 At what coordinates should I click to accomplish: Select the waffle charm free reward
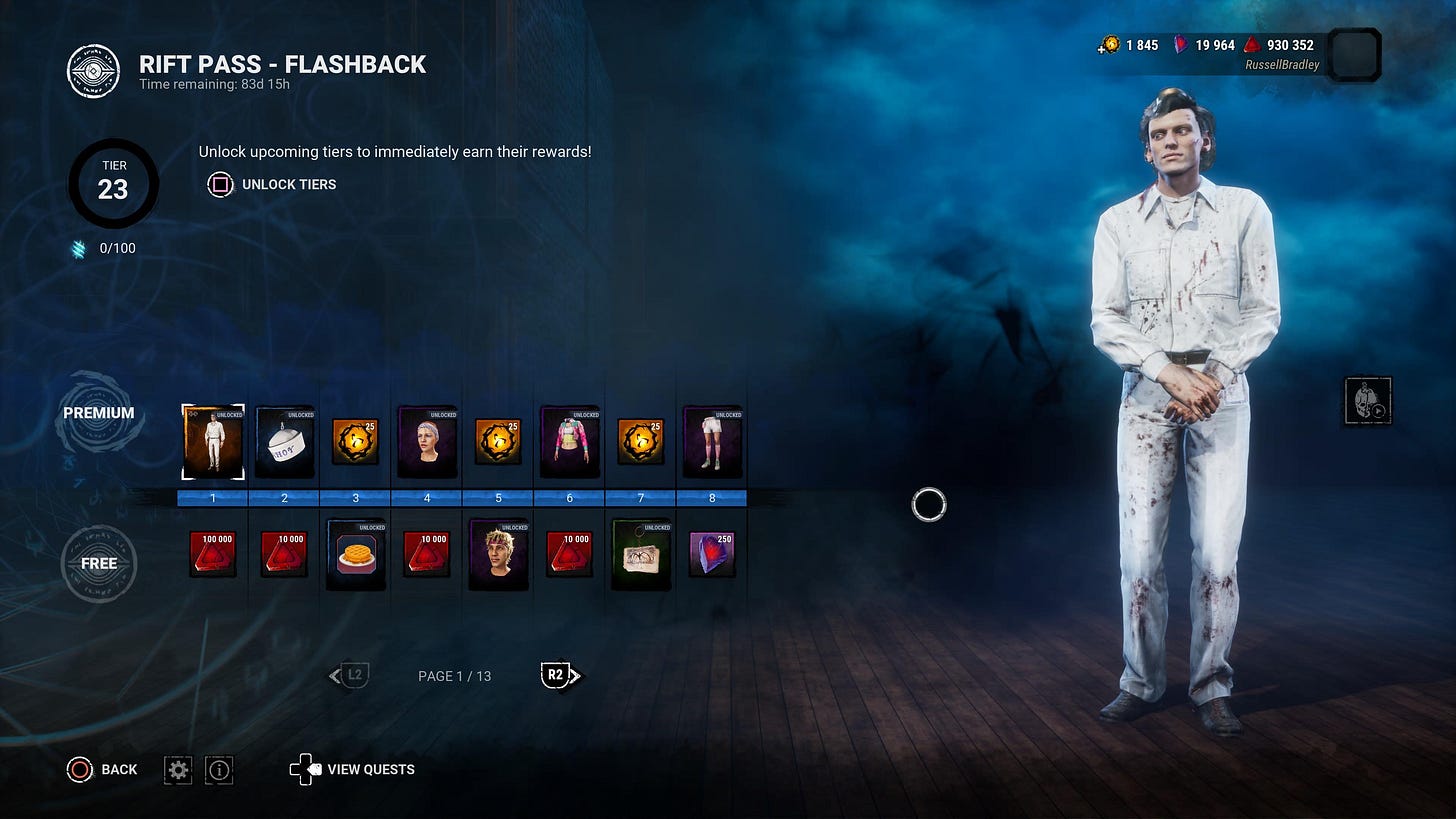[355, 552]
